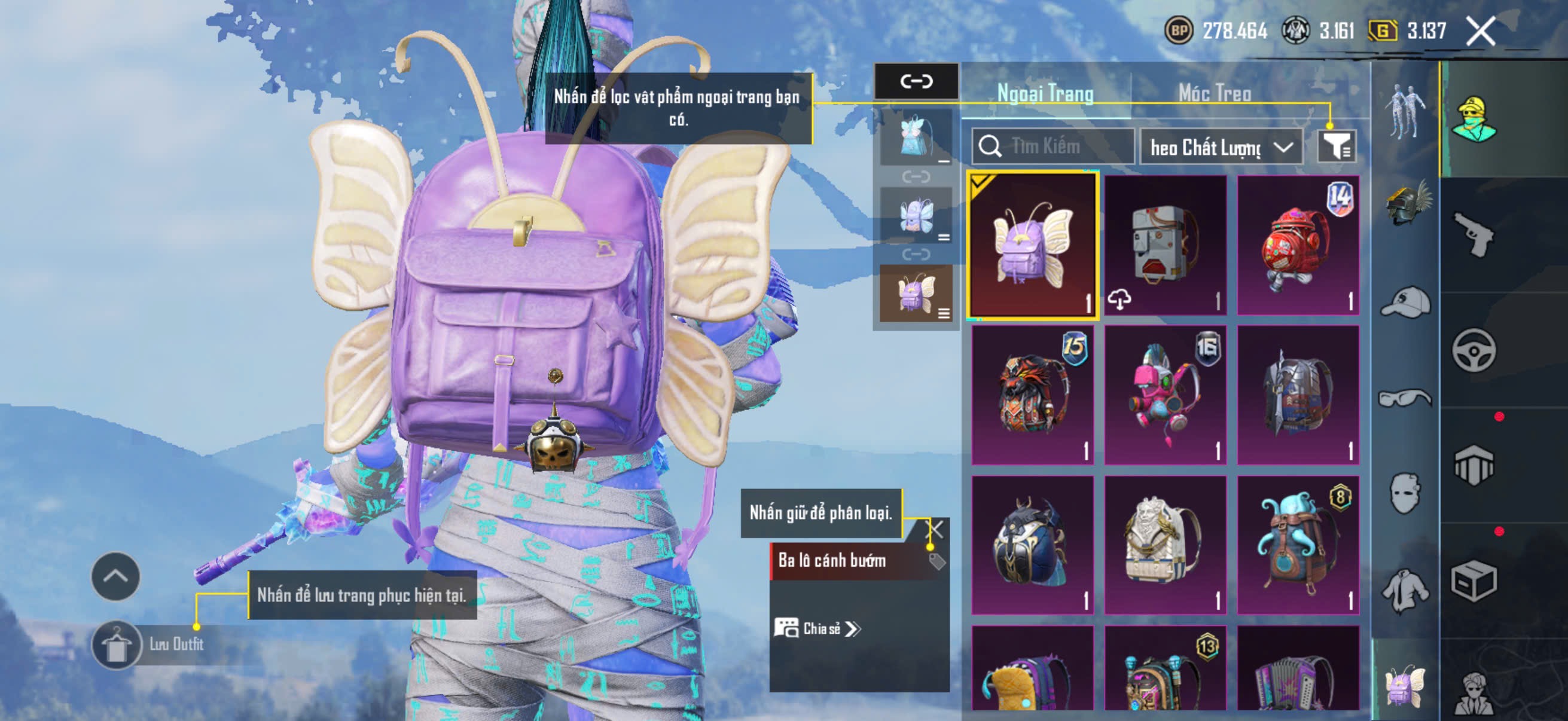Screen dimensions: 1568x721
Task: Select the purple butterfly wing backpack tile
Action: [x=1032, y=246]
